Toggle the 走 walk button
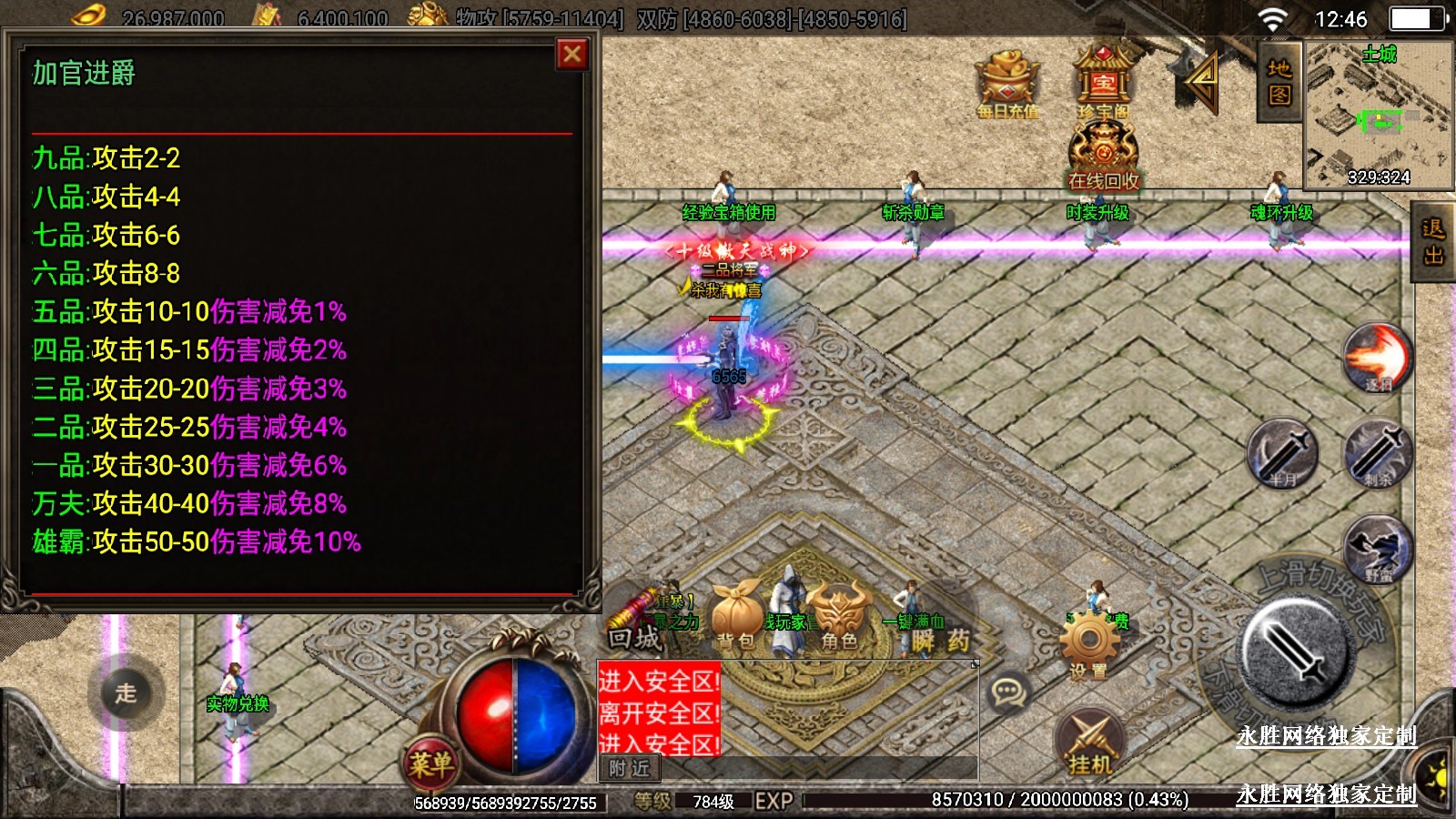The image size is (1456, 819). tap(126, 693)
